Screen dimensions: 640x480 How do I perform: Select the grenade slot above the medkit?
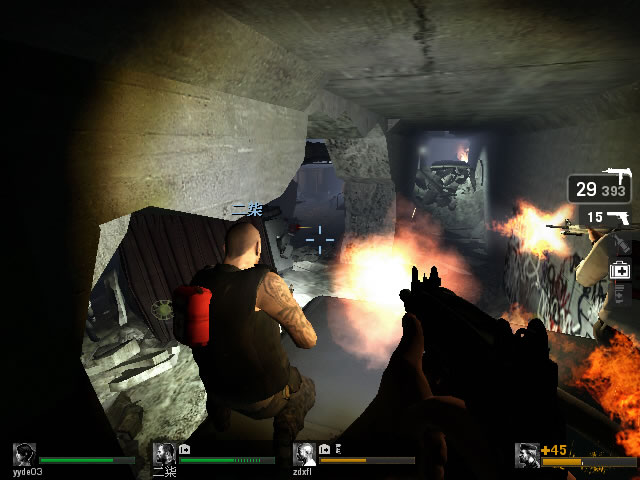pyautogui.click(x=620, y=243)
